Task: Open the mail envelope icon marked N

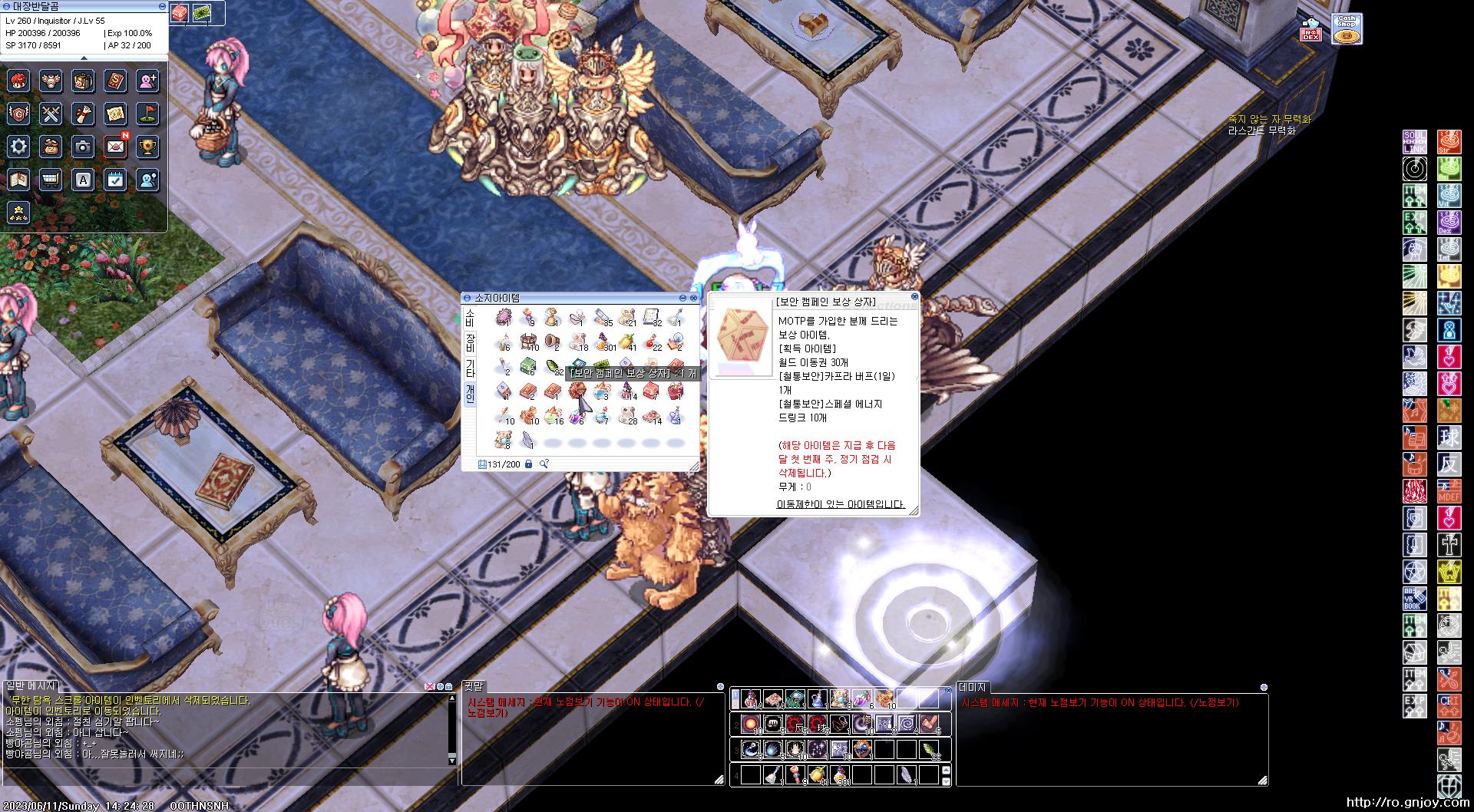Action: (116, 147)
